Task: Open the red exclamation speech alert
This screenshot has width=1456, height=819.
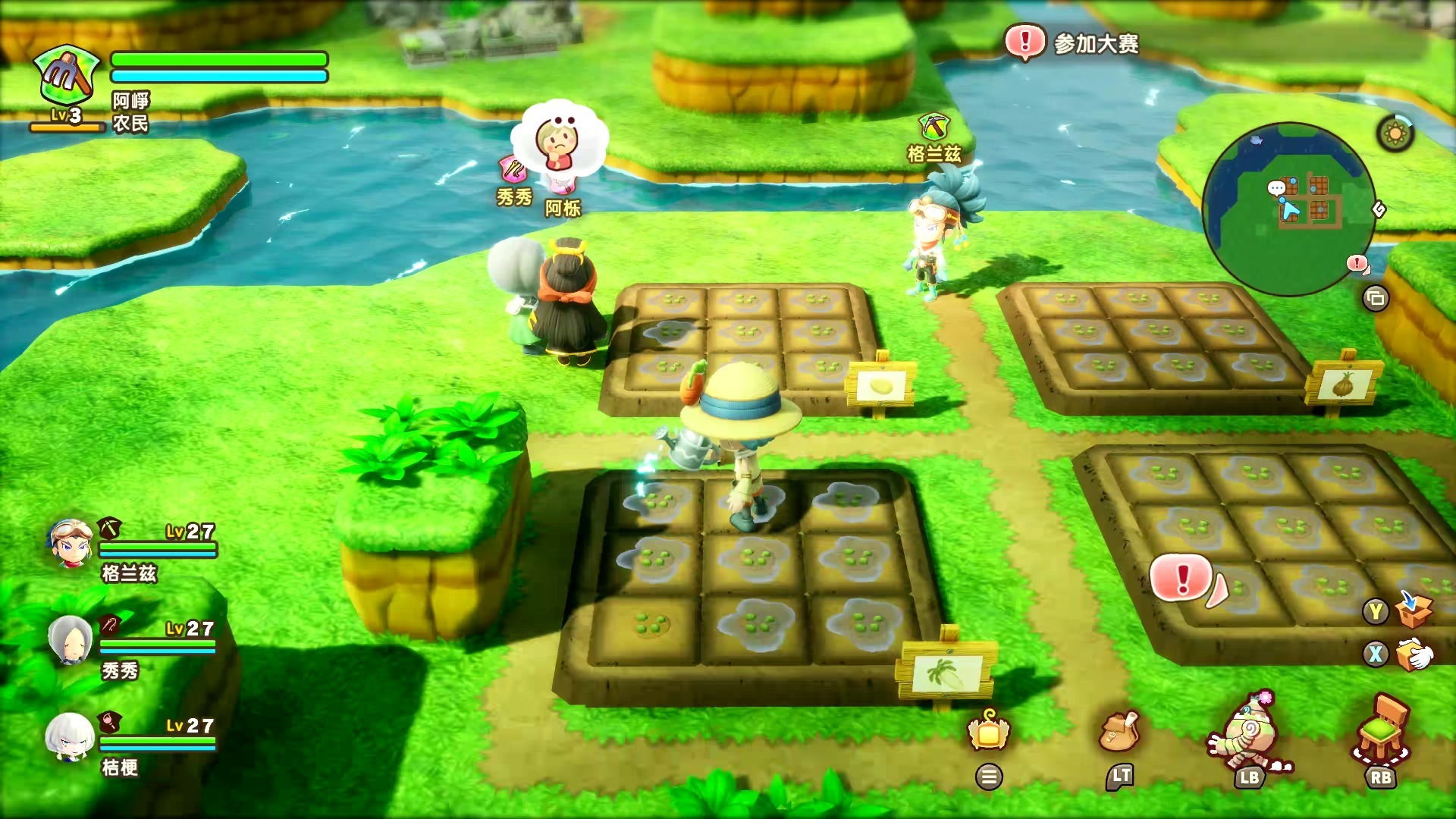Action: coord(1182,579)
